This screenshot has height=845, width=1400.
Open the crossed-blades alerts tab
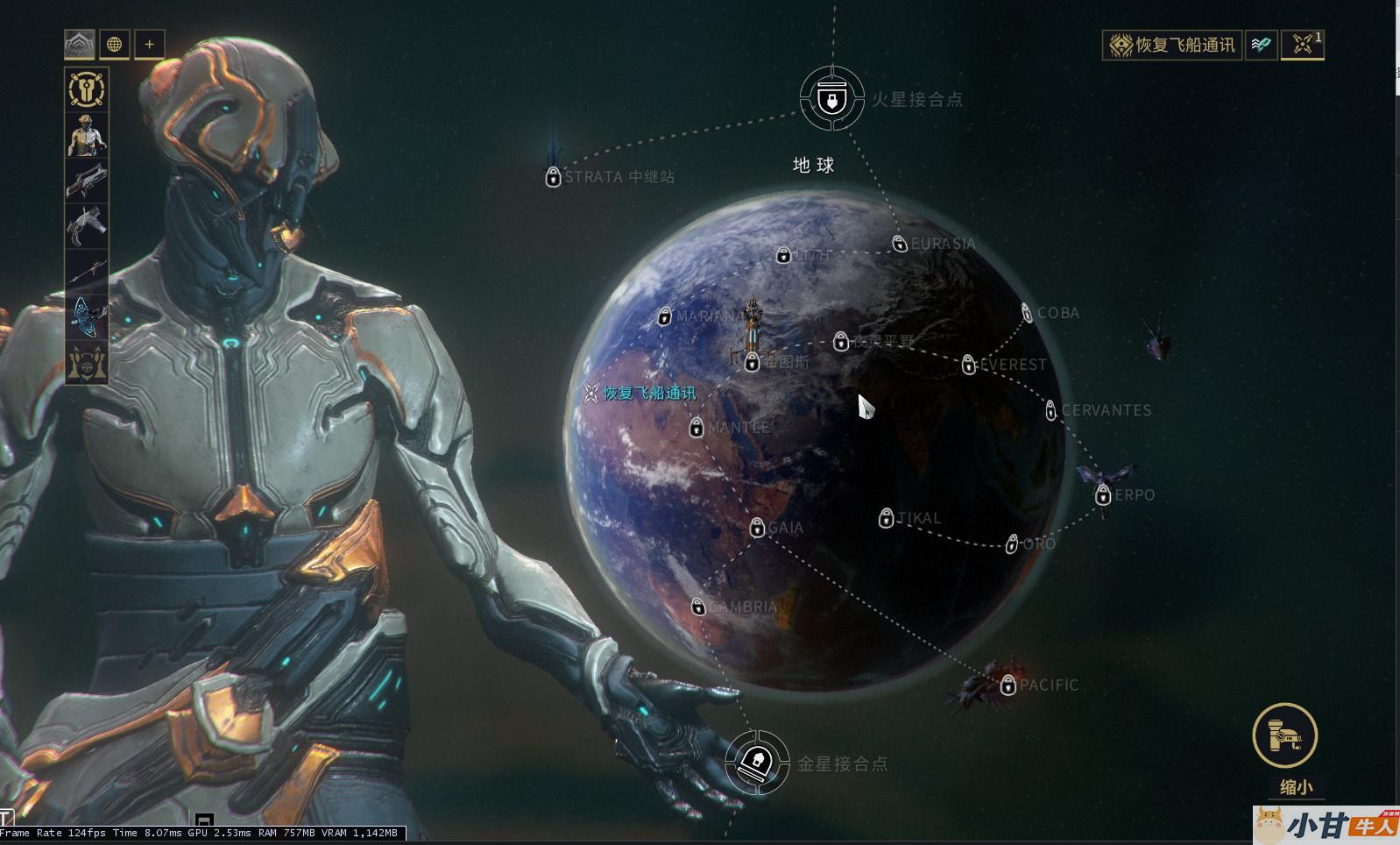(1302, 45)
